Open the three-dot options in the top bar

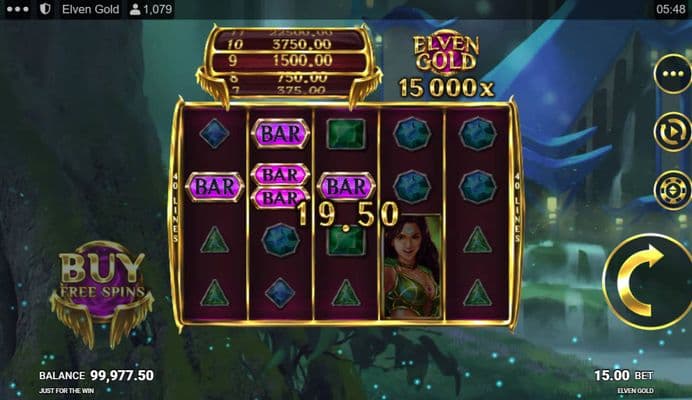click(17, 9)
